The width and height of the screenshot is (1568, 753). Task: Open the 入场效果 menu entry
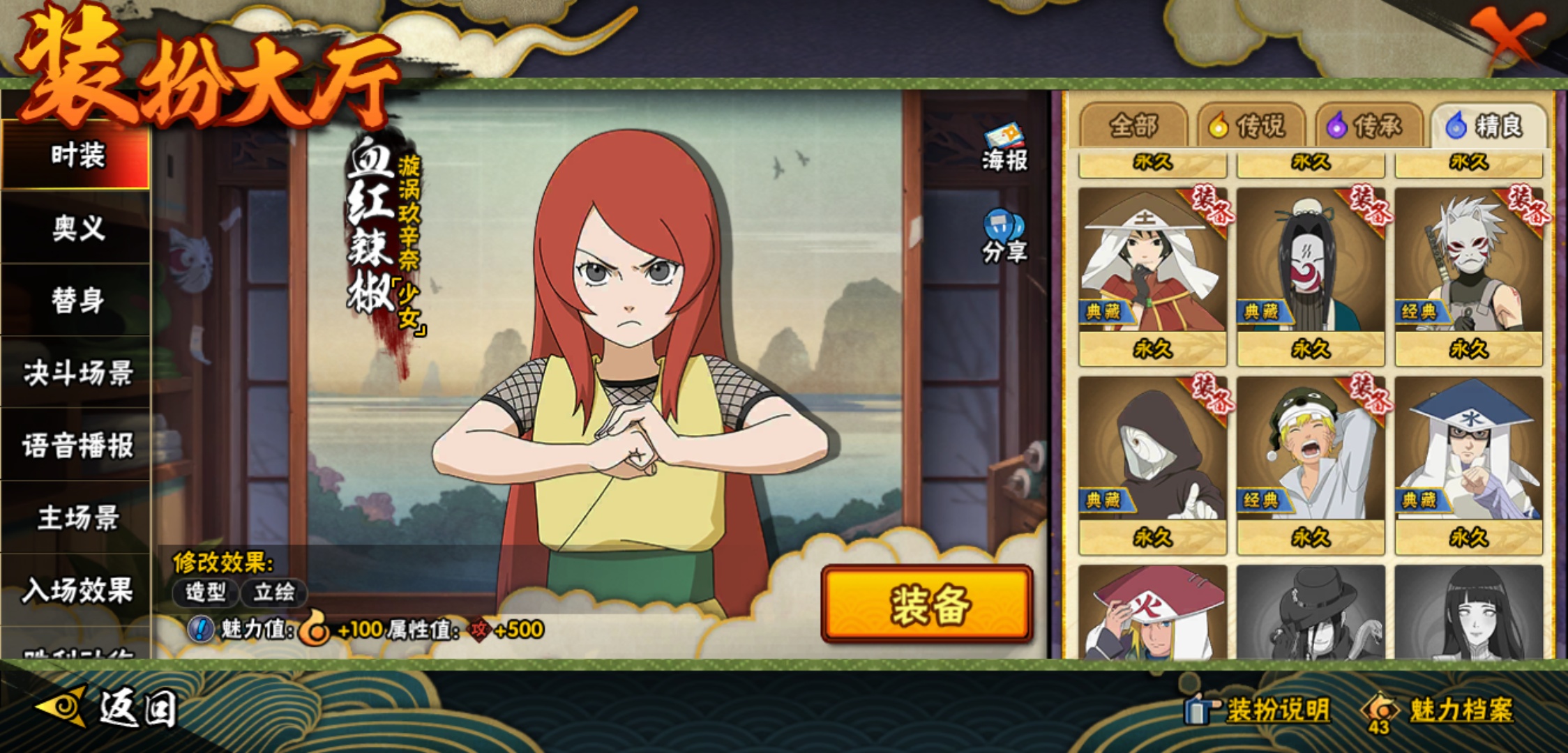[x=77, y=591]
